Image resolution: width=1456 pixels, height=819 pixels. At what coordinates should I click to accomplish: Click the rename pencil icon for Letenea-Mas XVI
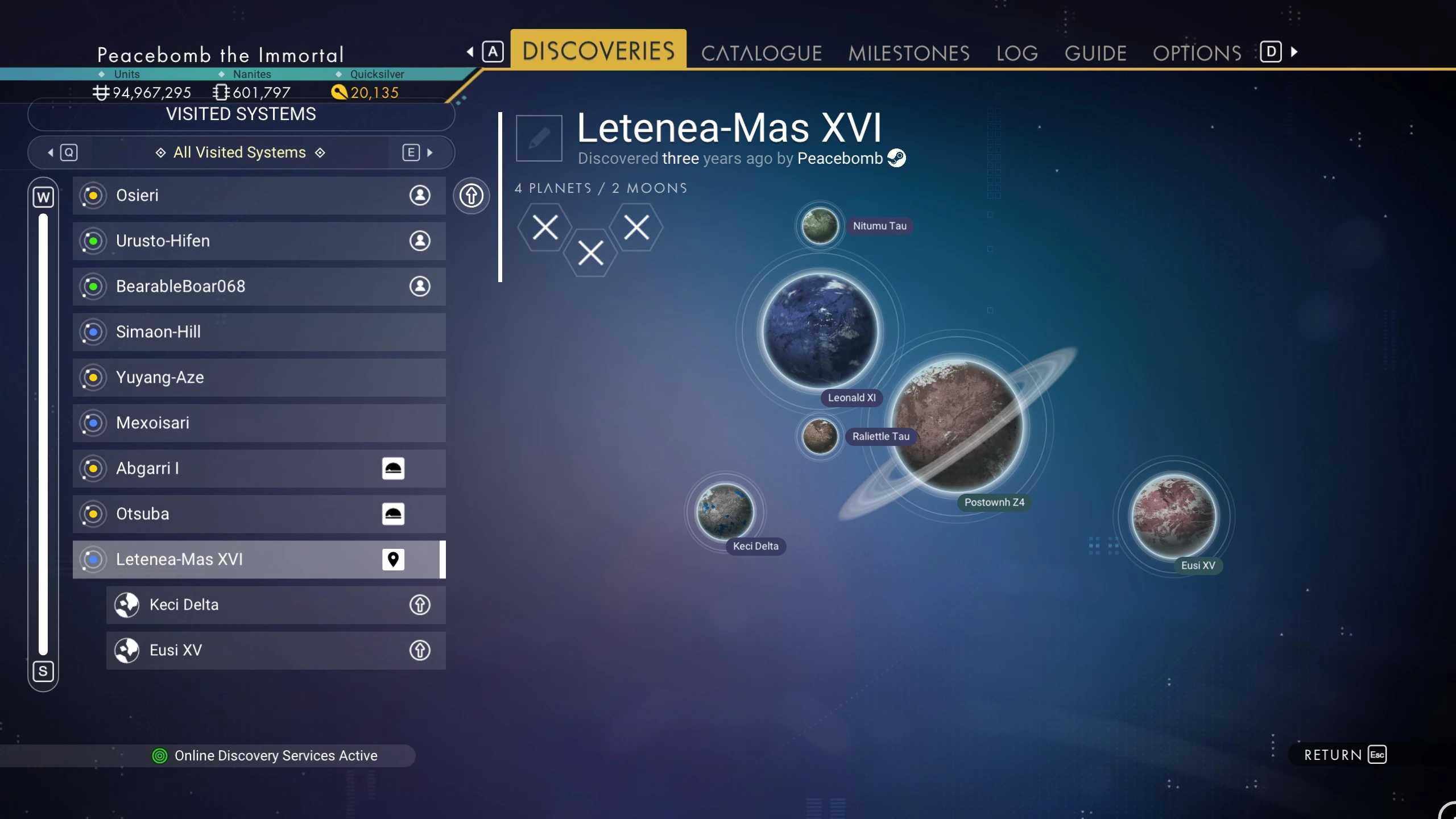click(x=539, y=138)
